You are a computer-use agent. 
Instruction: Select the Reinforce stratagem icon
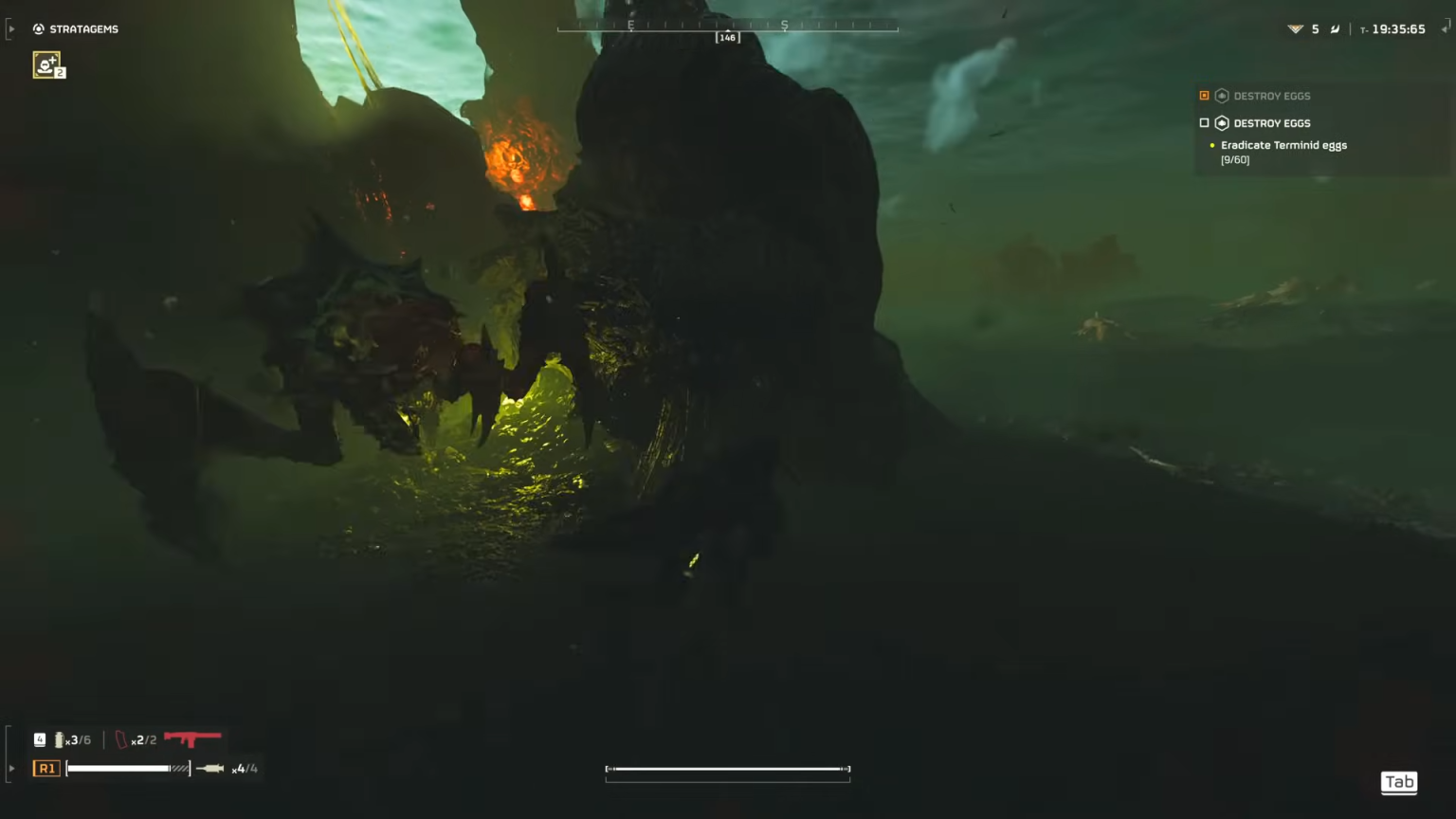47,64
